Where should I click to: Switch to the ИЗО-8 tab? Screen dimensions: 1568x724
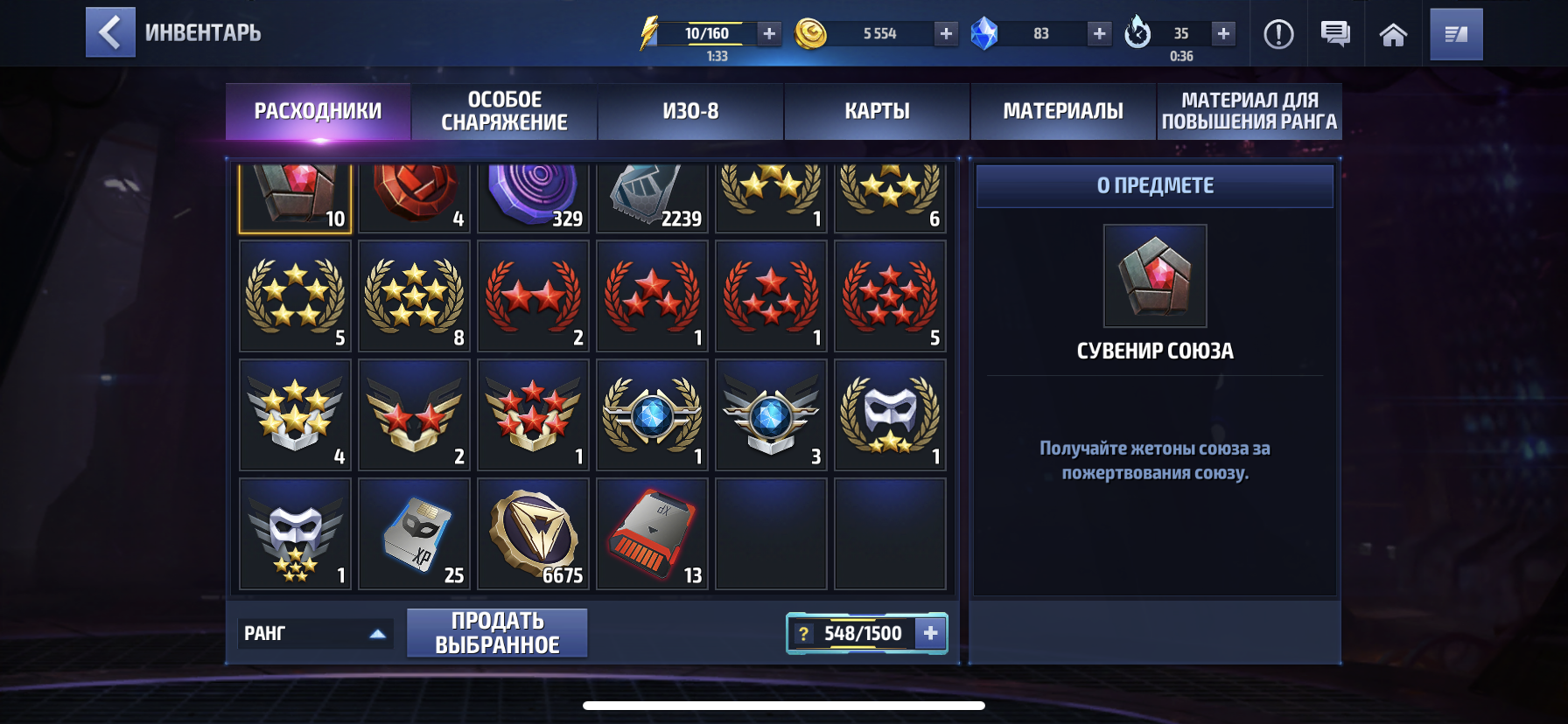point(690,111)
